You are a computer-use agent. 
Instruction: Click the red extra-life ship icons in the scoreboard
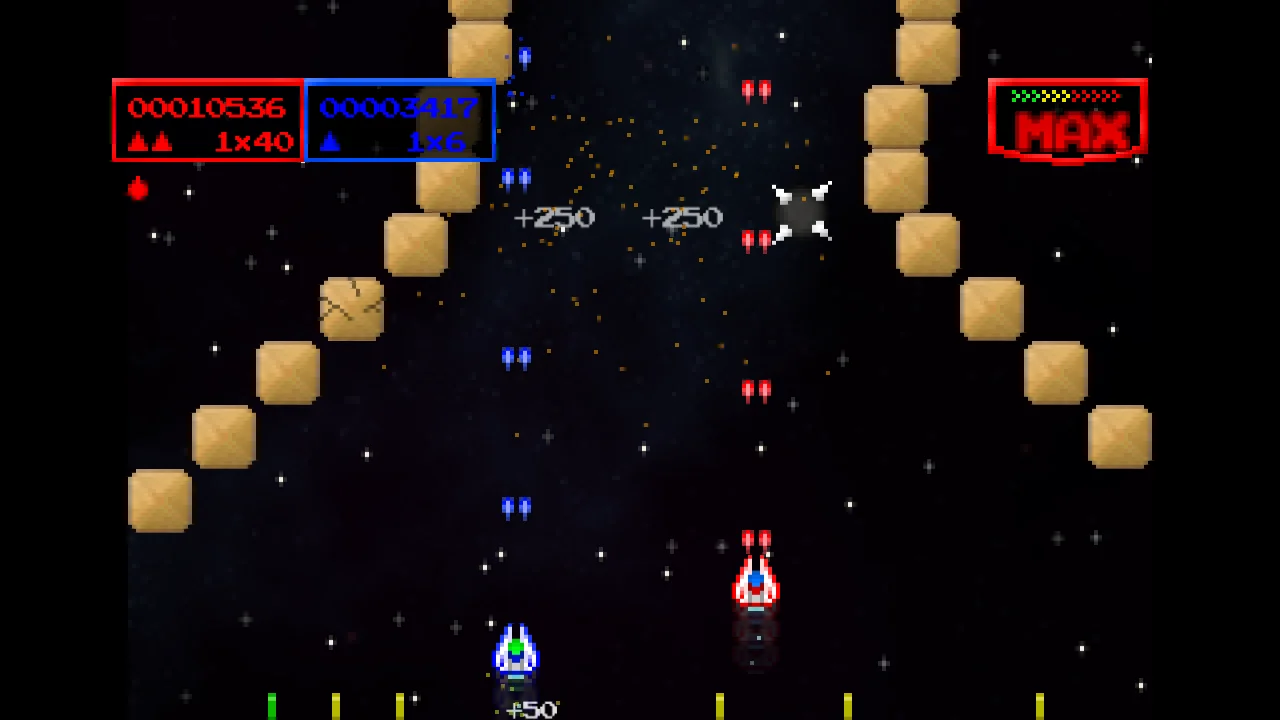coord(148,140)
